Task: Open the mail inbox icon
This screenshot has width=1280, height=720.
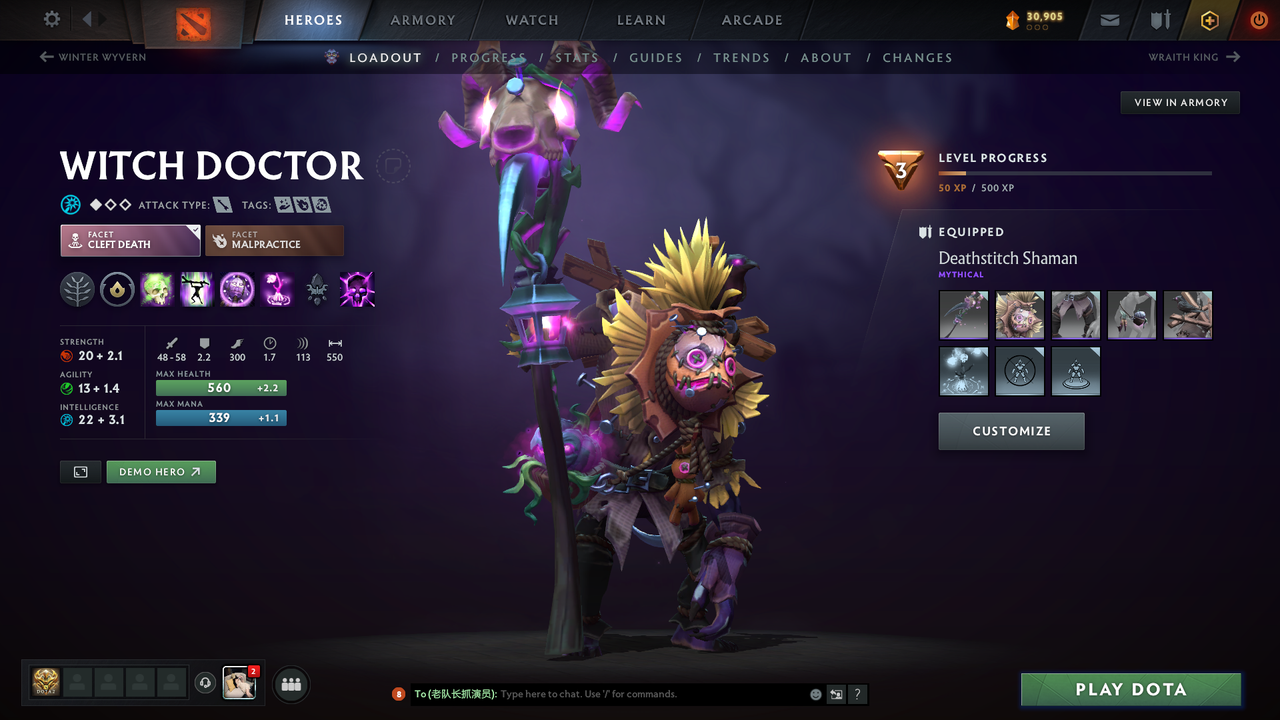Action: [1108, 20]
